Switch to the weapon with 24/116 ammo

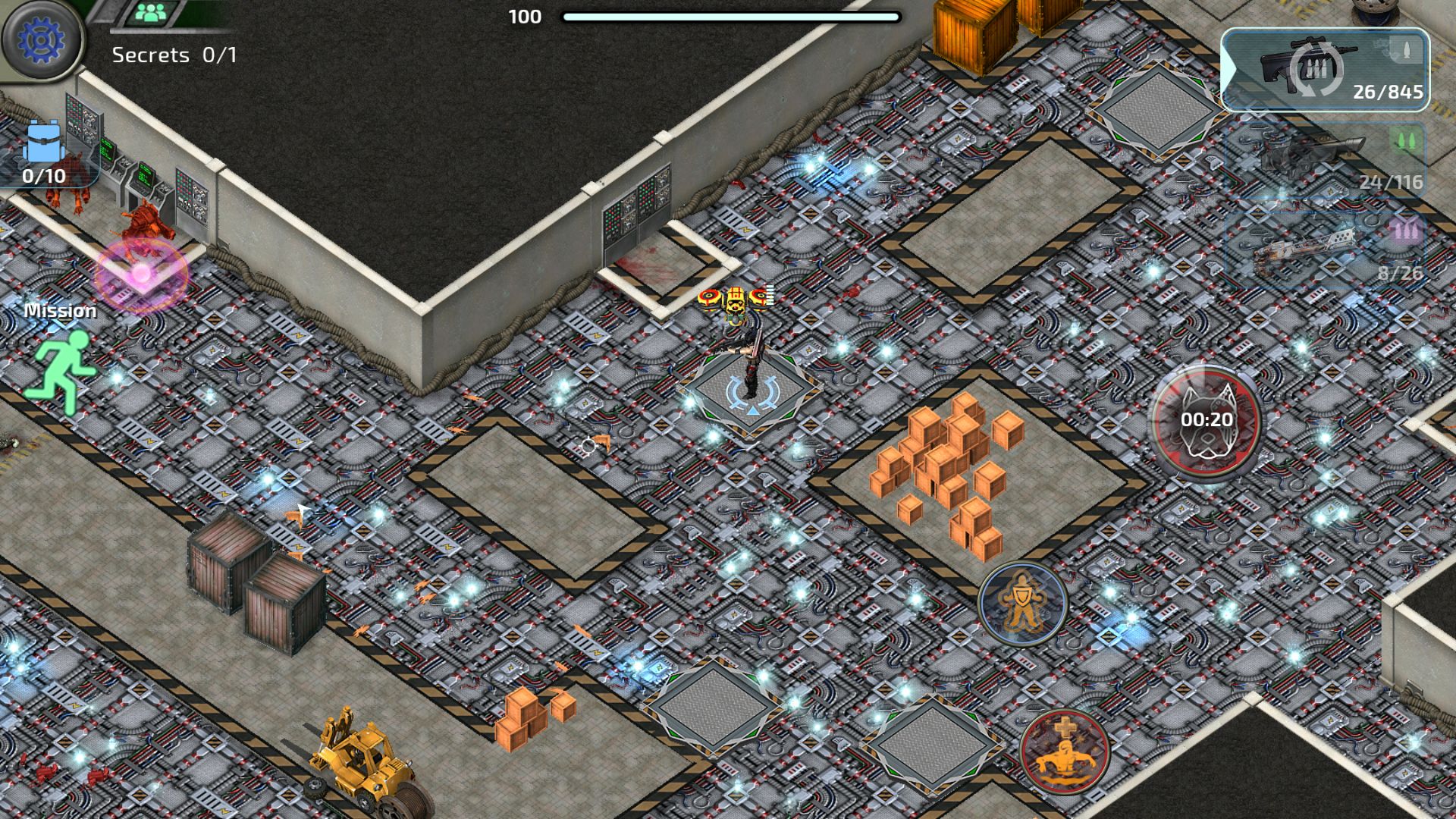pos(1326,161)
